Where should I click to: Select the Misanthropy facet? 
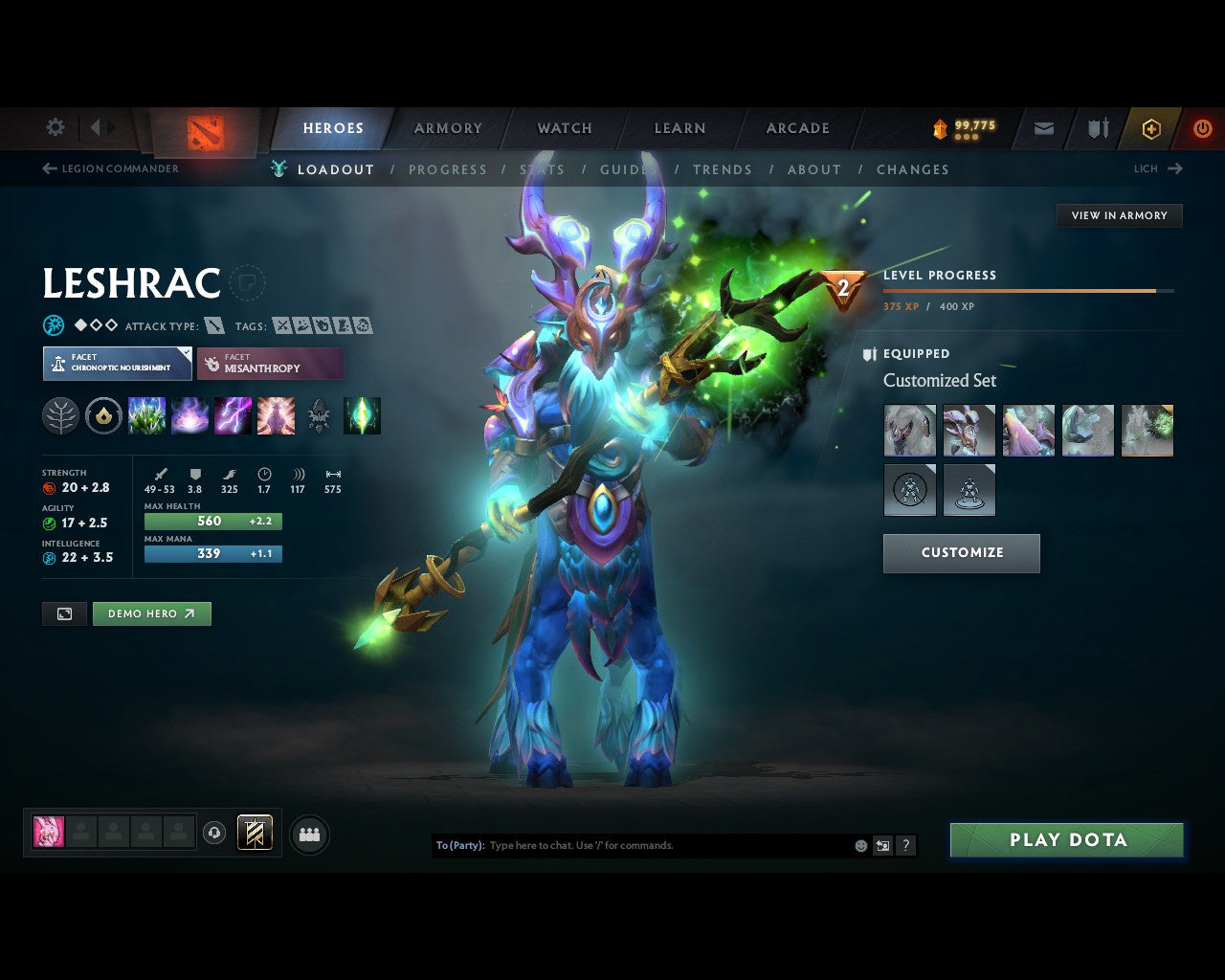click(x=271, y=364)
